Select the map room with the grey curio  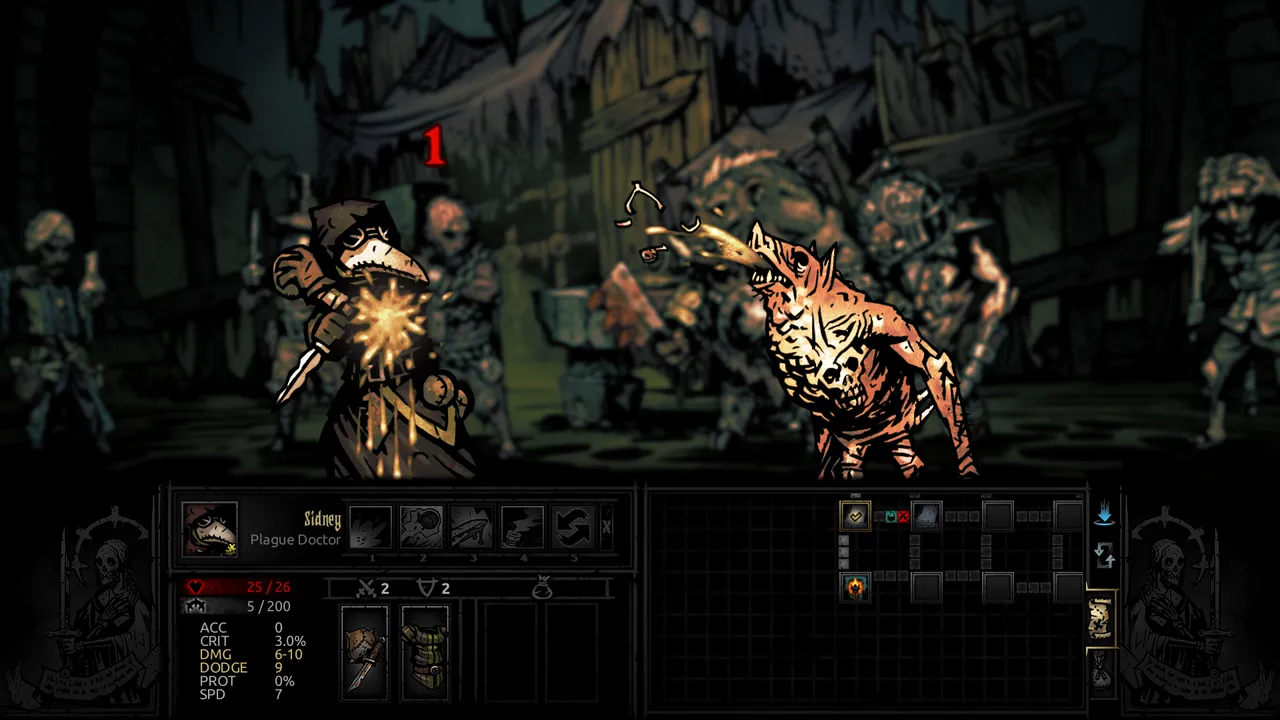pos(927,516)
